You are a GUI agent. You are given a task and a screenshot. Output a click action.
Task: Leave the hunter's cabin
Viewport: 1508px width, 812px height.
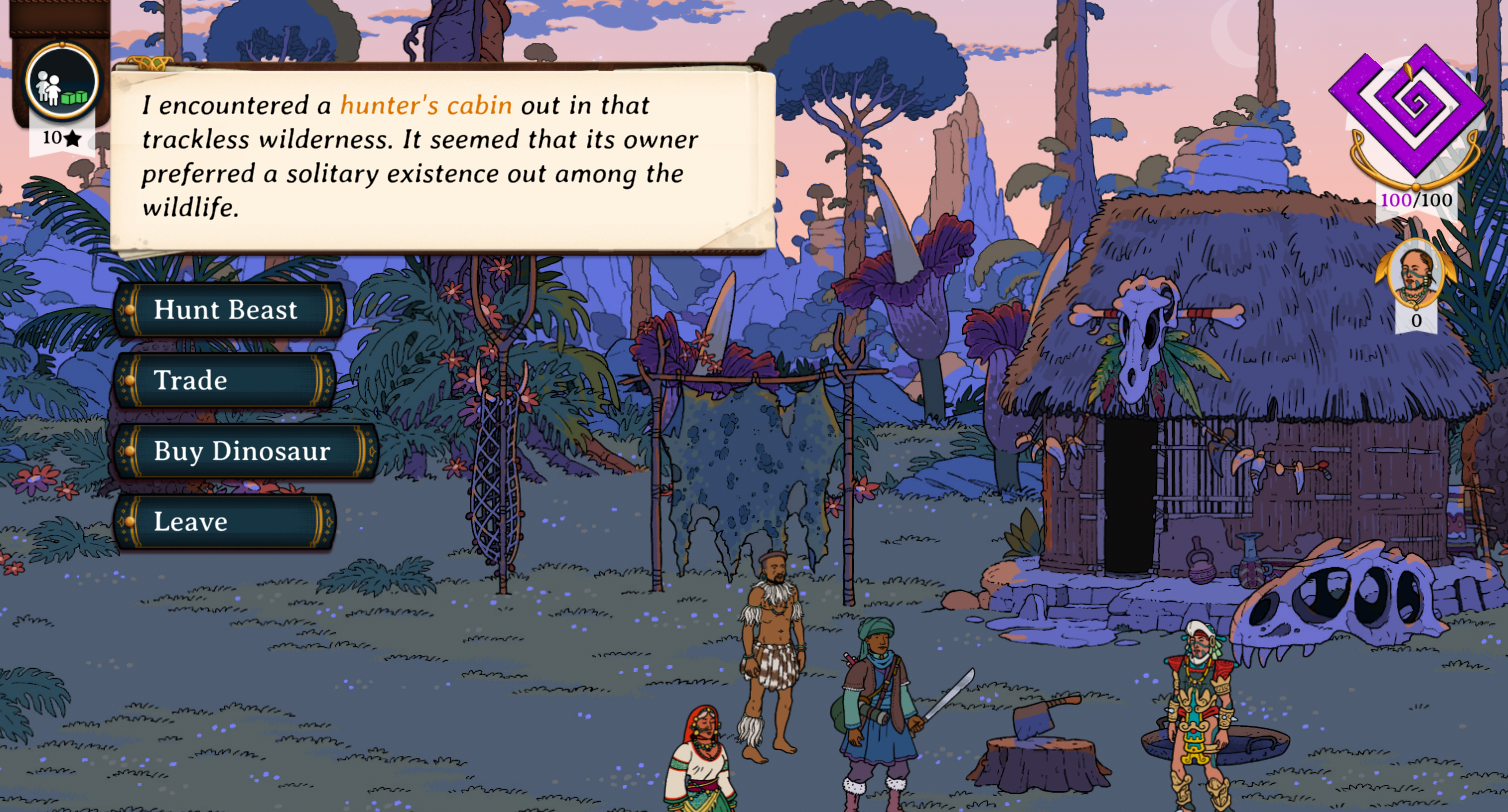pos(224,522)
